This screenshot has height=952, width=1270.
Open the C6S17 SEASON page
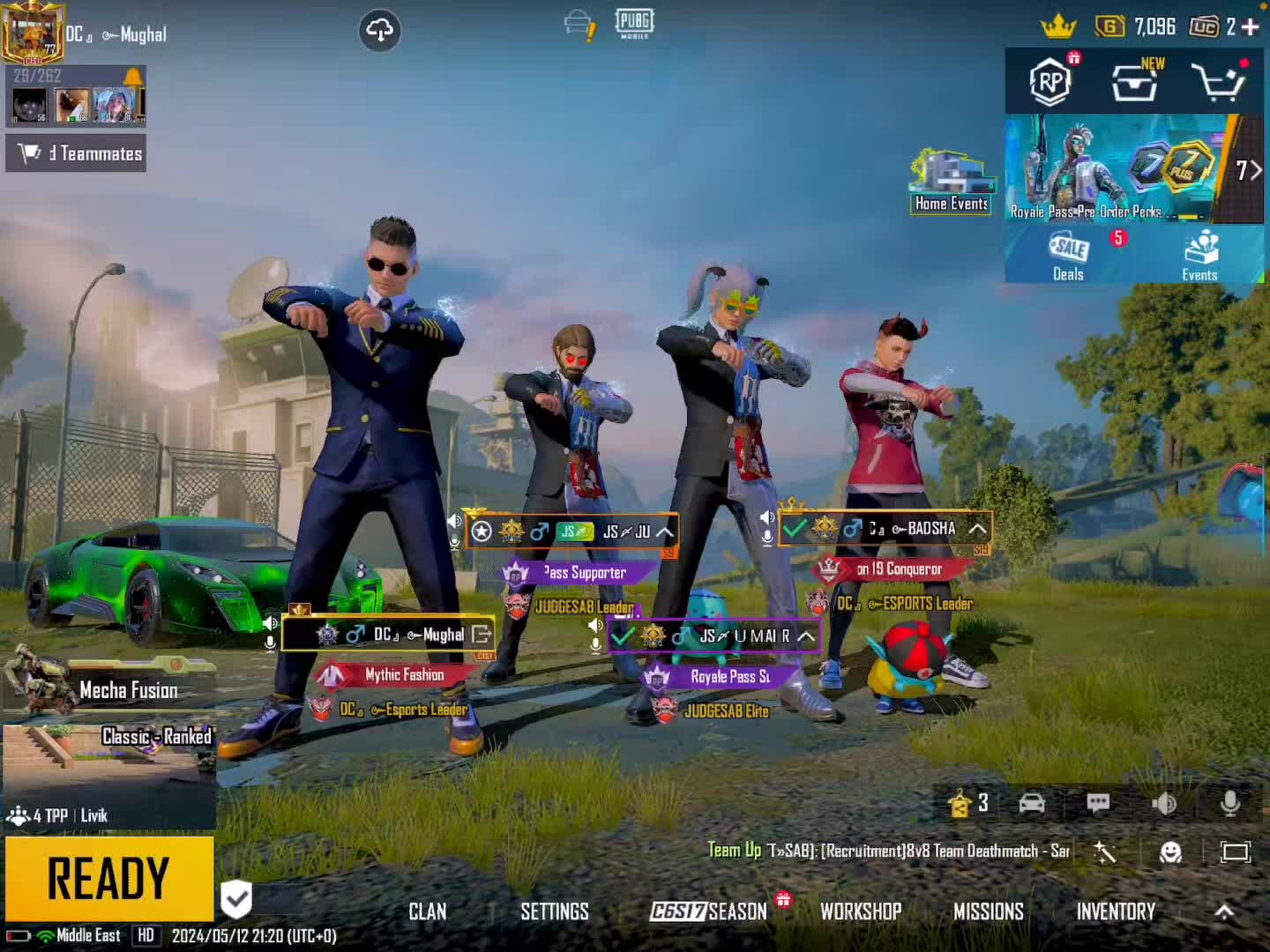pos(709,911)
